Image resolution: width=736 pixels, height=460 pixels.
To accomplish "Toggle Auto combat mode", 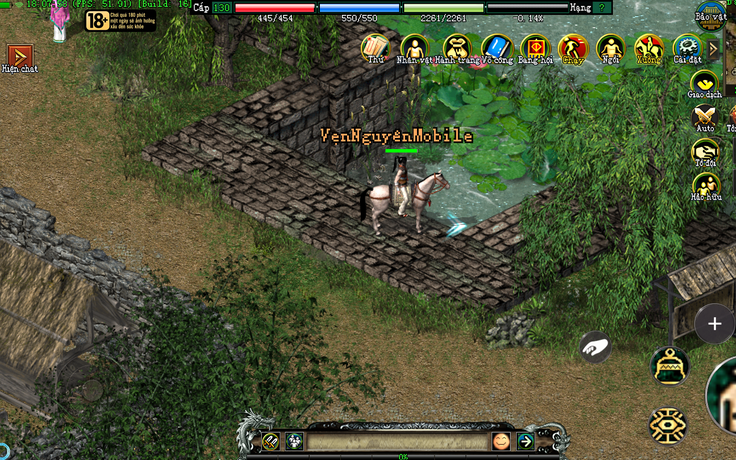I will click(x=706, y=117).
